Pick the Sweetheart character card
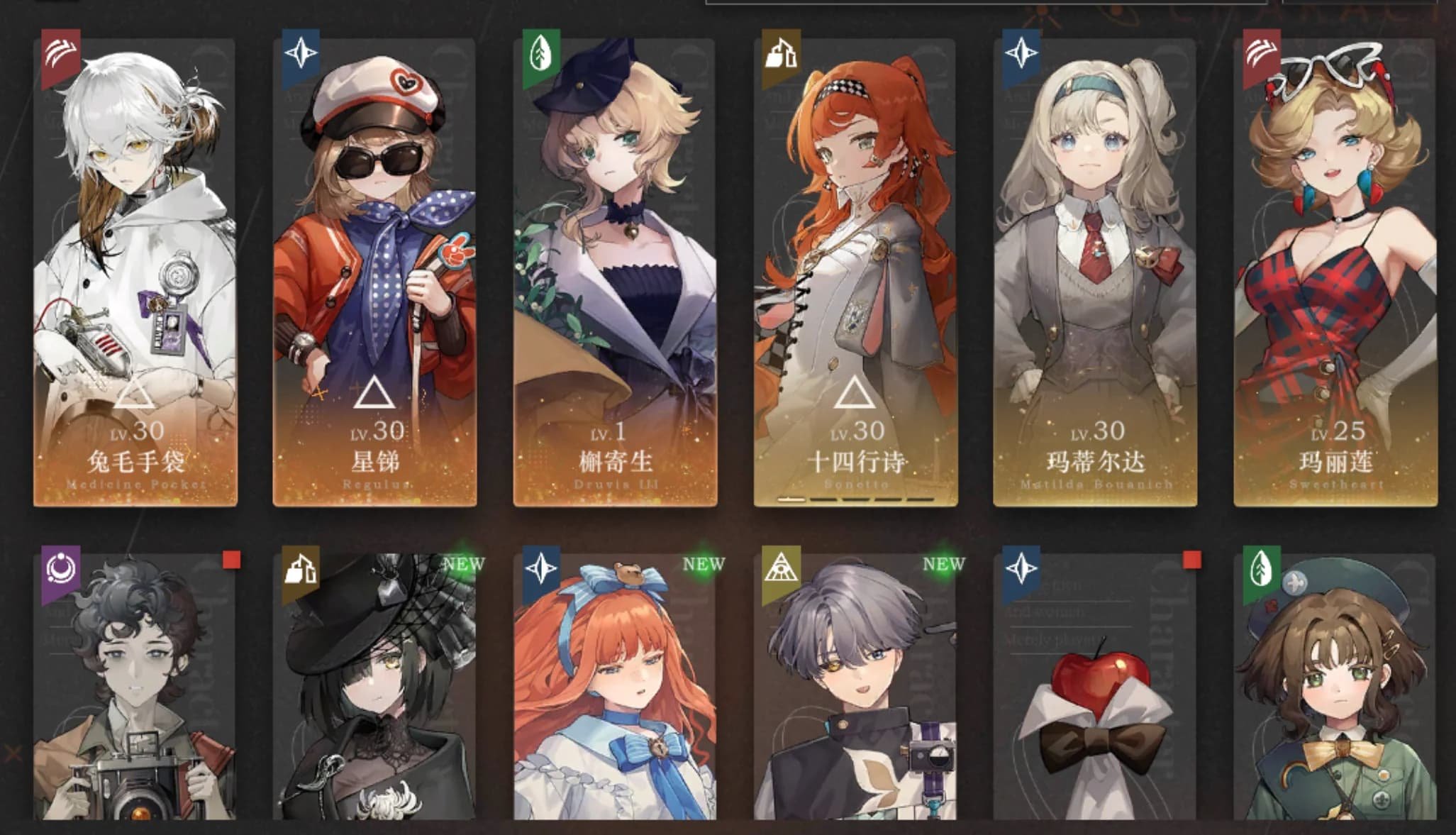Viewport: 1456px width, 835px height. coord(1335,272)
